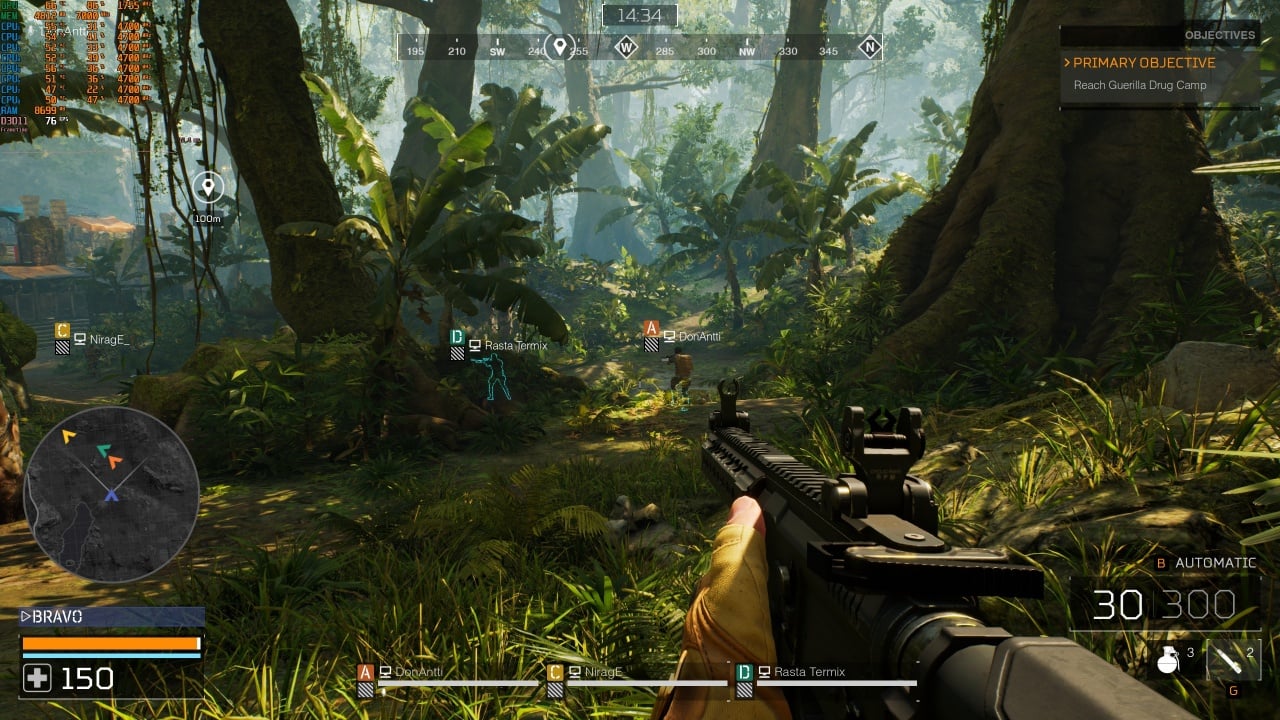Click the compass north marker
Viewport: 1280px width, 720px height.
[x=869, y=46]
